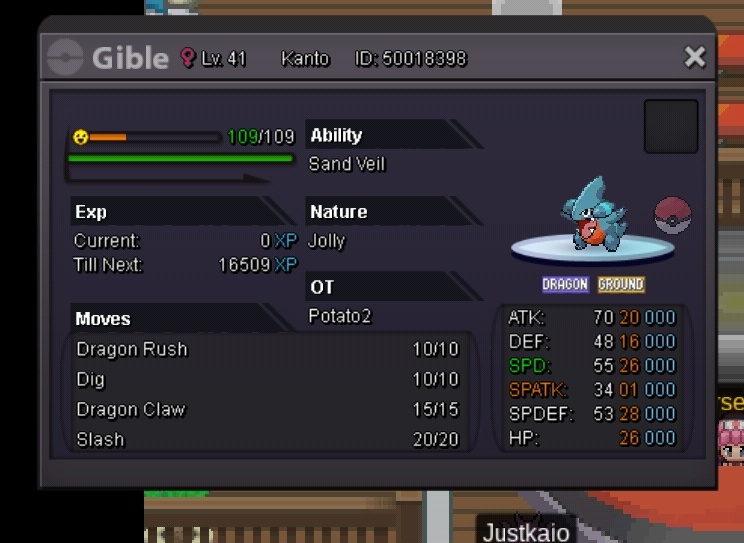Click the Ground type badge
The height and width of the screenshot is (543, 744).
coord(621,285)
